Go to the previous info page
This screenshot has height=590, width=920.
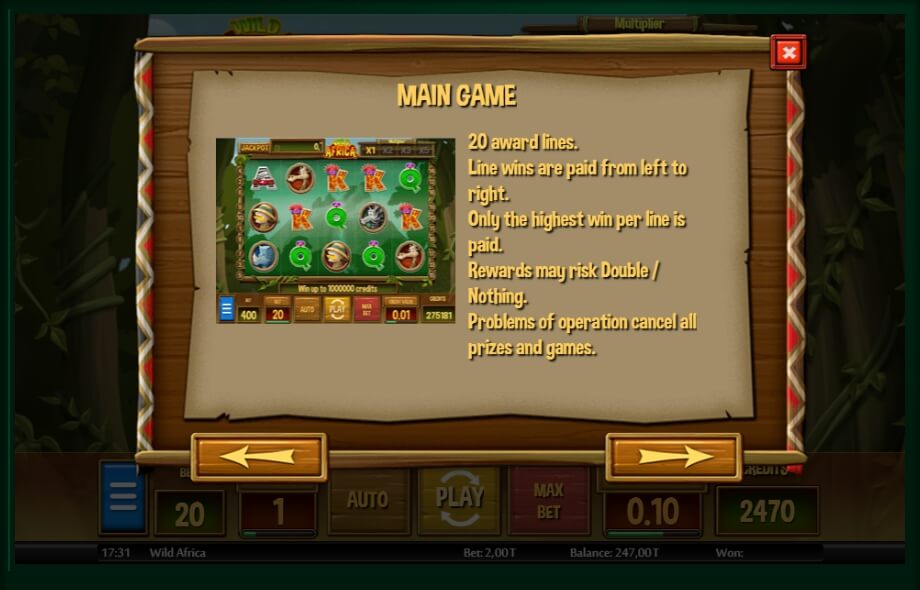[259, 457]
